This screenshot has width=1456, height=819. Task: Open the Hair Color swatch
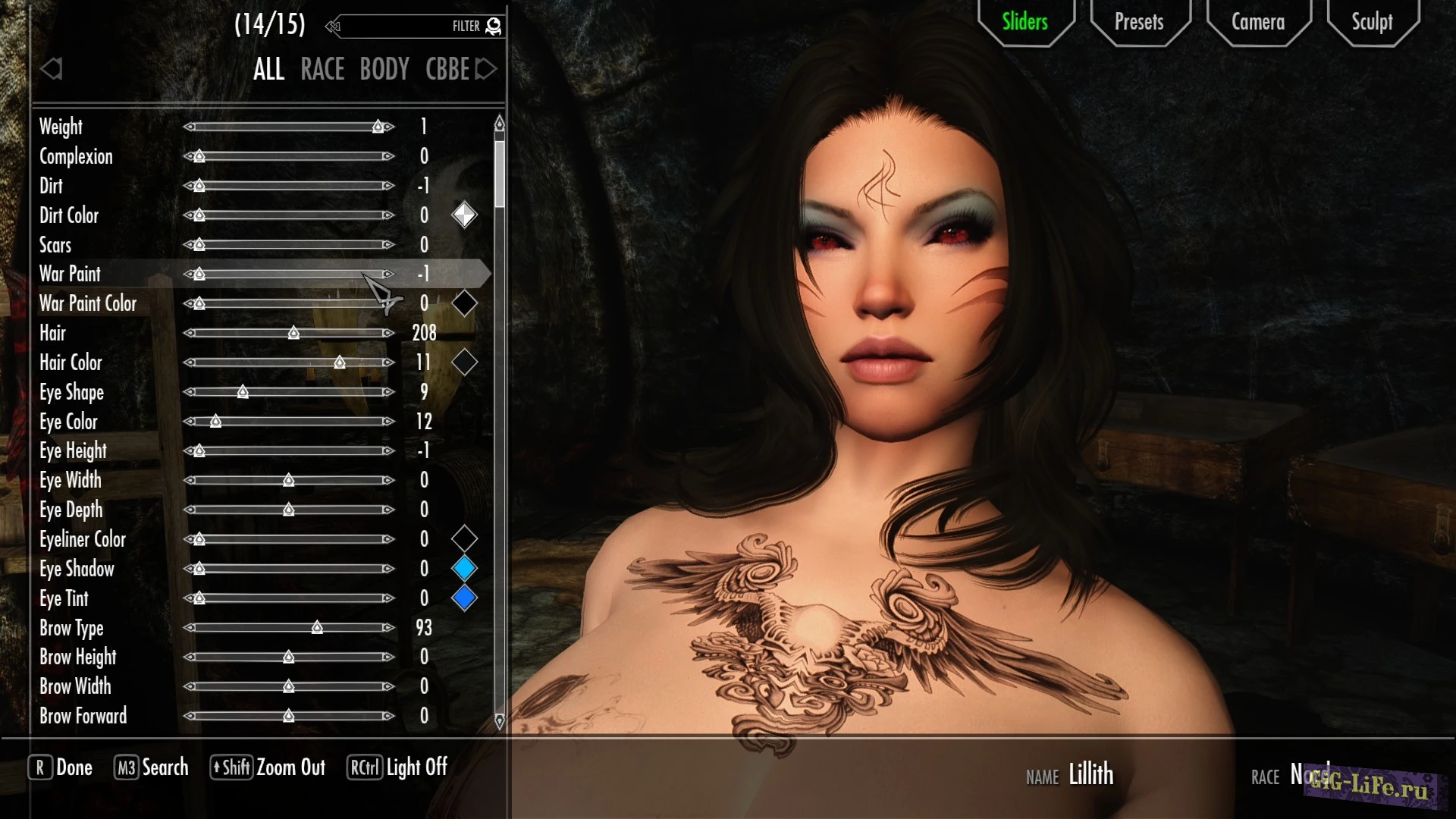(x=464, y=362)
